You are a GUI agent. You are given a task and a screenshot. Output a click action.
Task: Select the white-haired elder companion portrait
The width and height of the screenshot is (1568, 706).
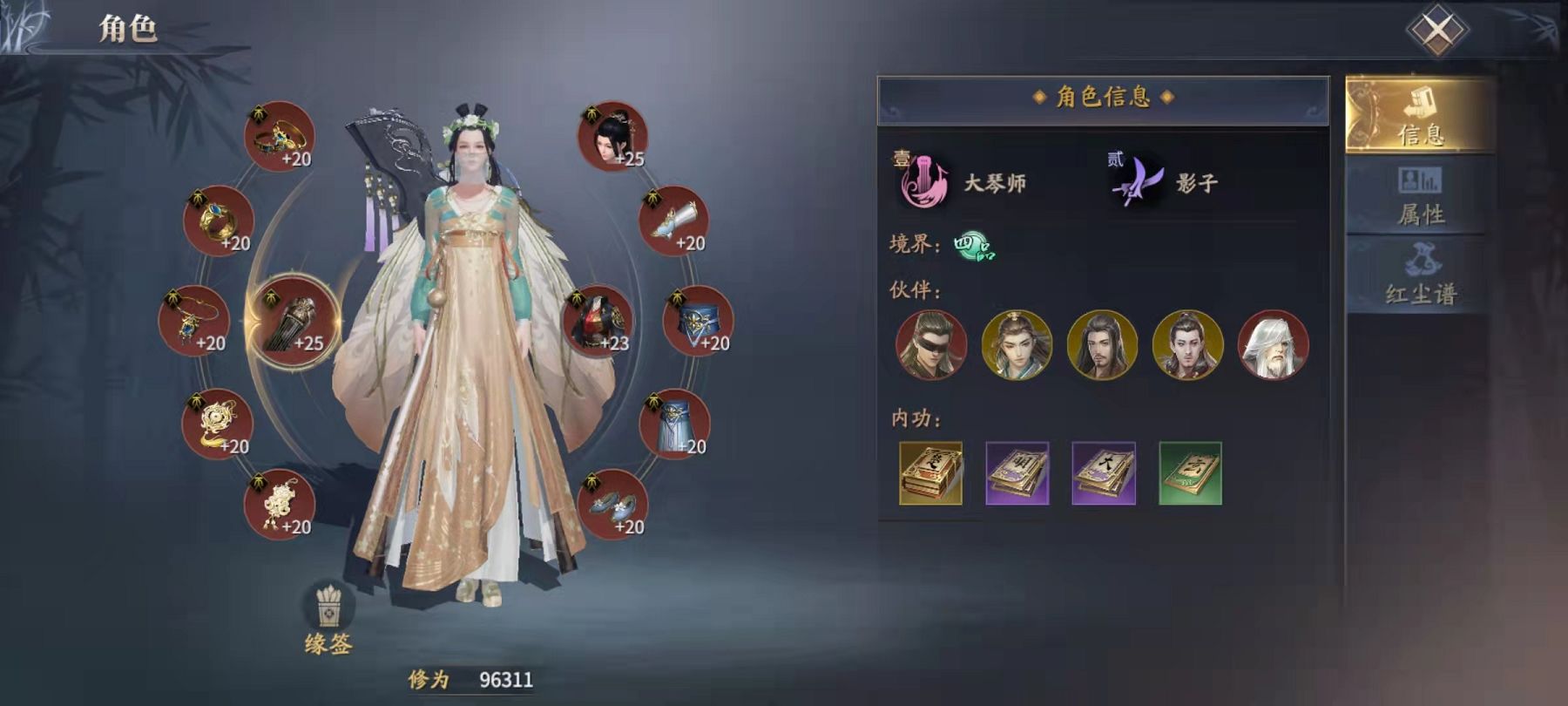pos(1273,345)
